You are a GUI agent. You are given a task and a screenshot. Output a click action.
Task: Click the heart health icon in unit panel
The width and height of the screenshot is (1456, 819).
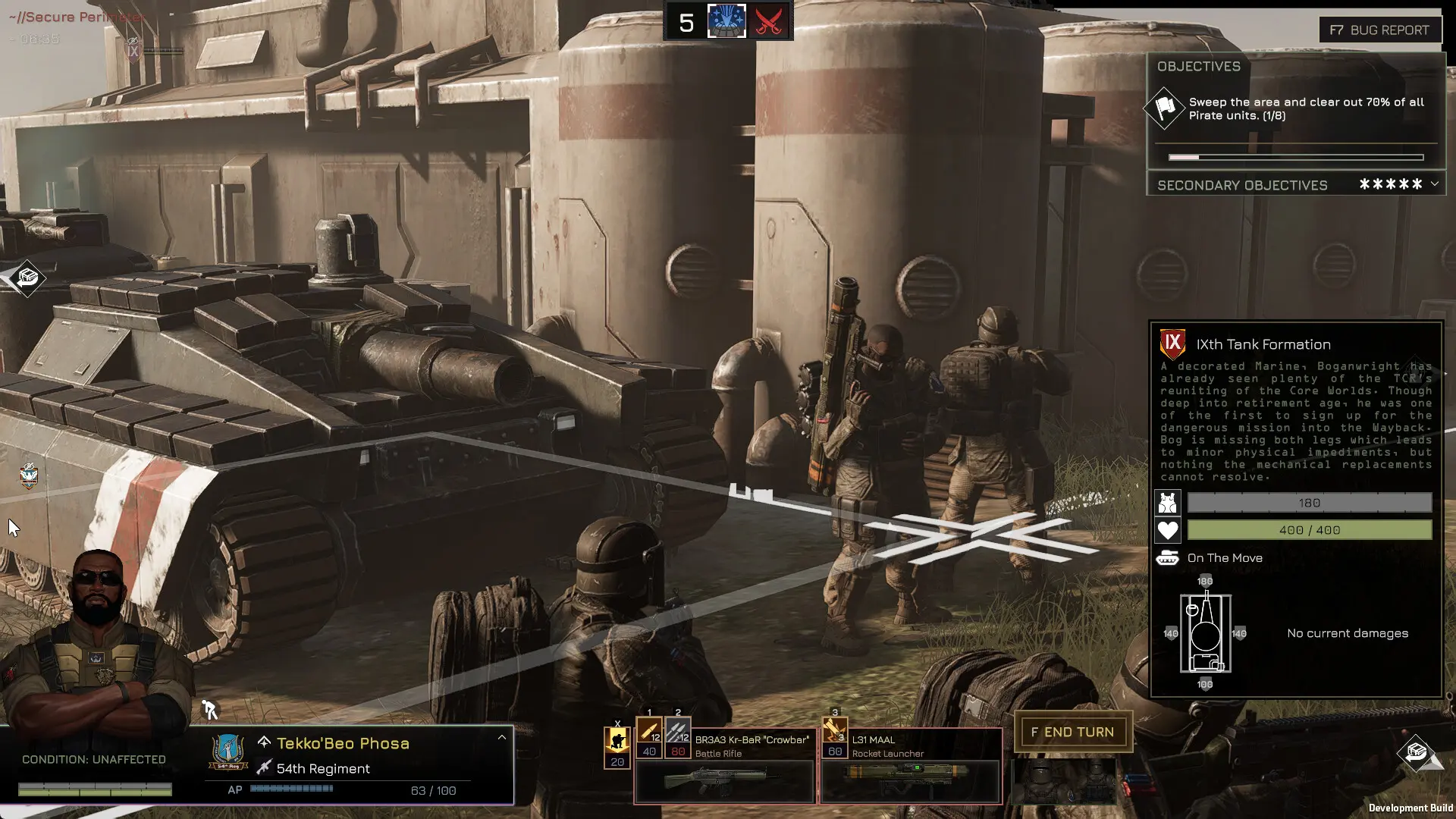pyautogui.click(x=1168, y=530)
